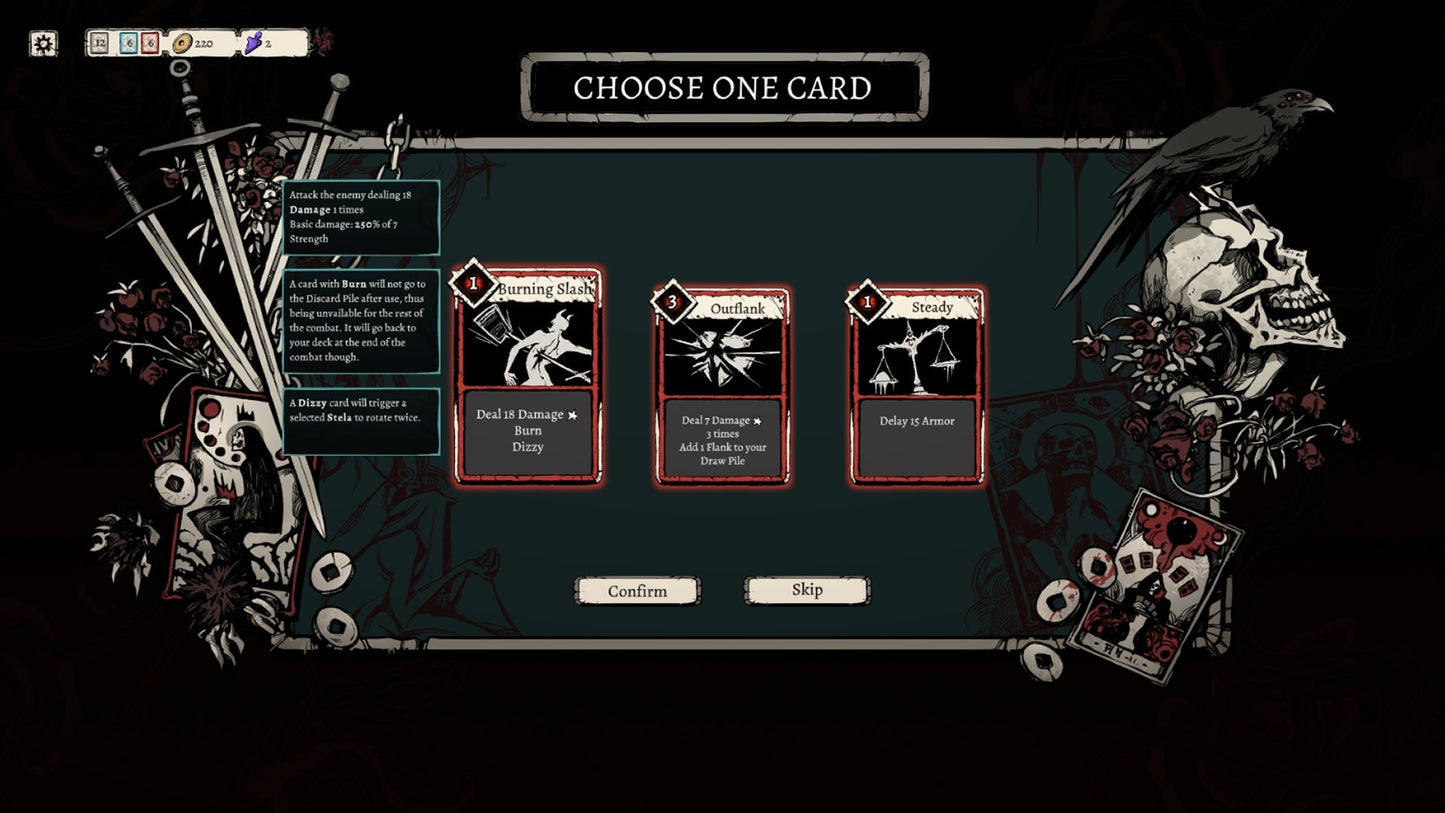Click the red card pile icon
Image resolution: width=1445 pixels, height=813 pixels.
(x=149, y=44)
